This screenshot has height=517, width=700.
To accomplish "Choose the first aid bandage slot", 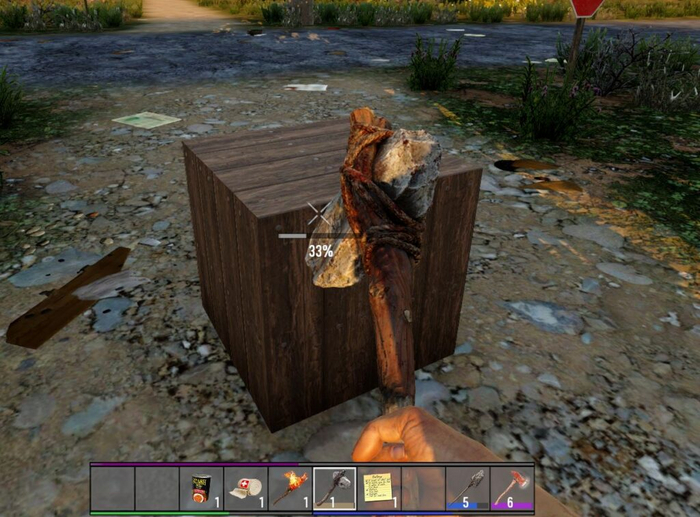I will tap(245, 488).
